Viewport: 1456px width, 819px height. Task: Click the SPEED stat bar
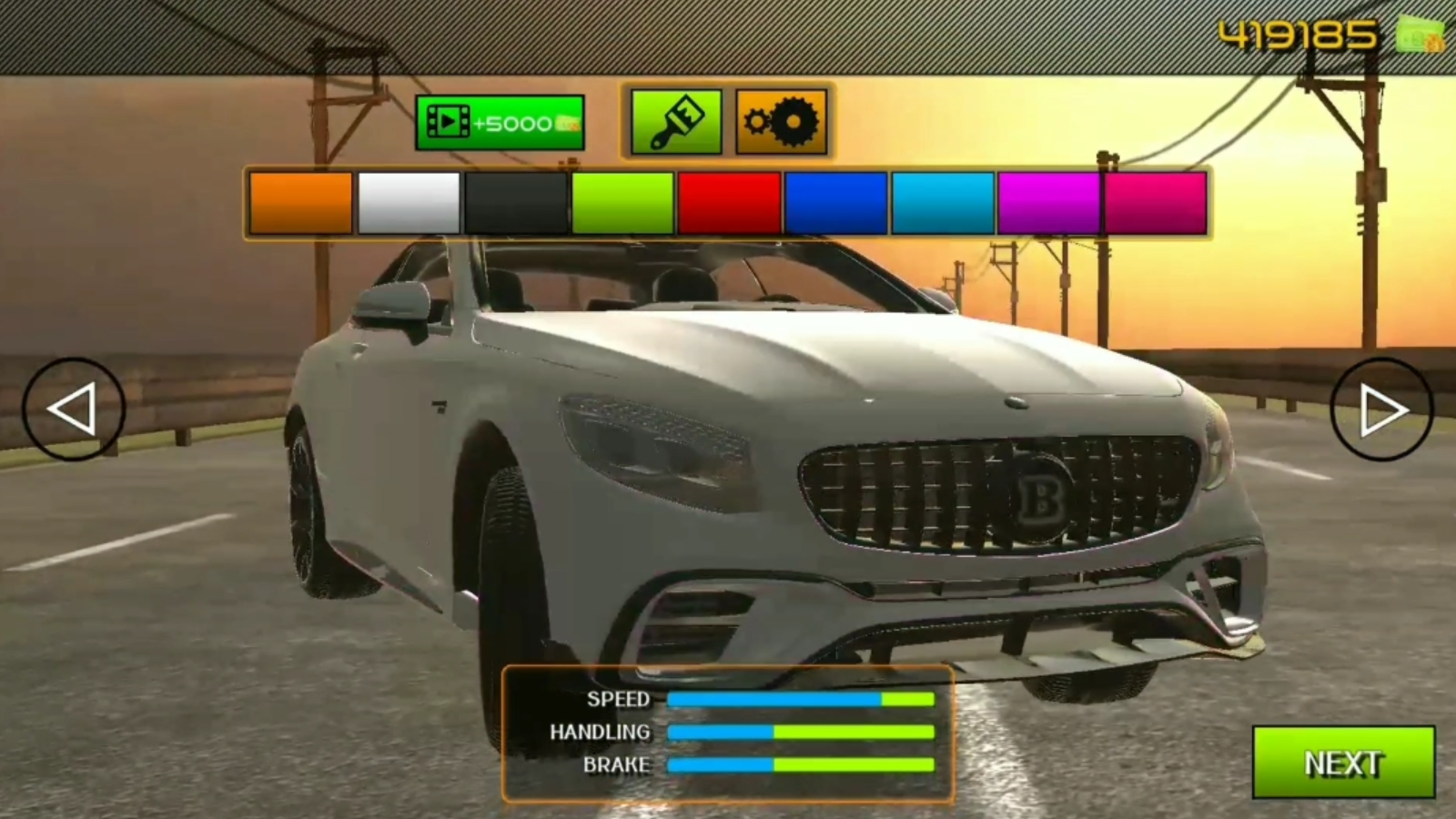[801, 699]
